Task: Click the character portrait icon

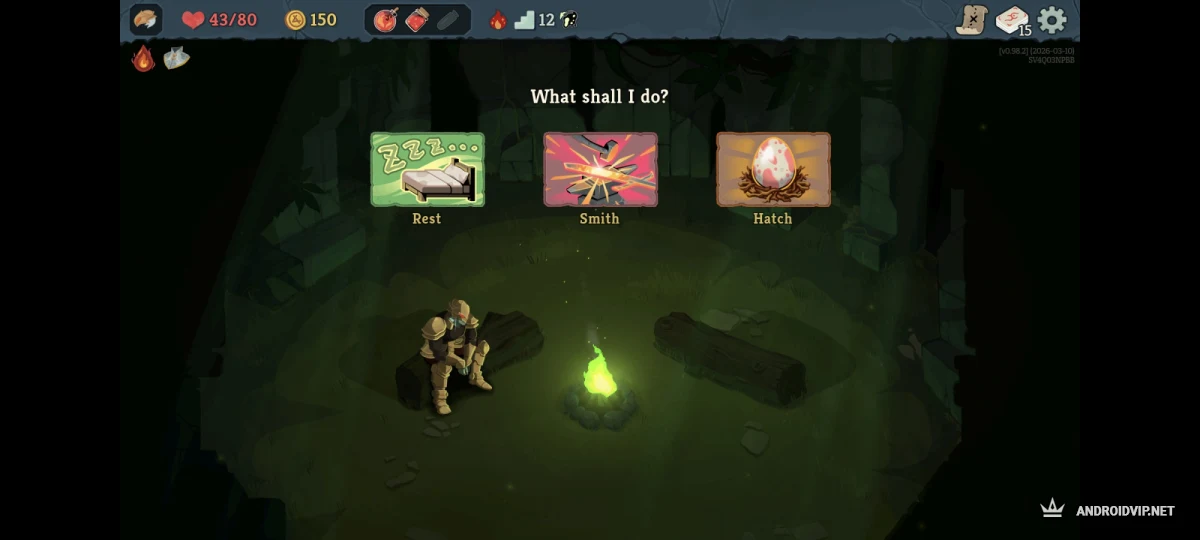Action: point(146,20)
